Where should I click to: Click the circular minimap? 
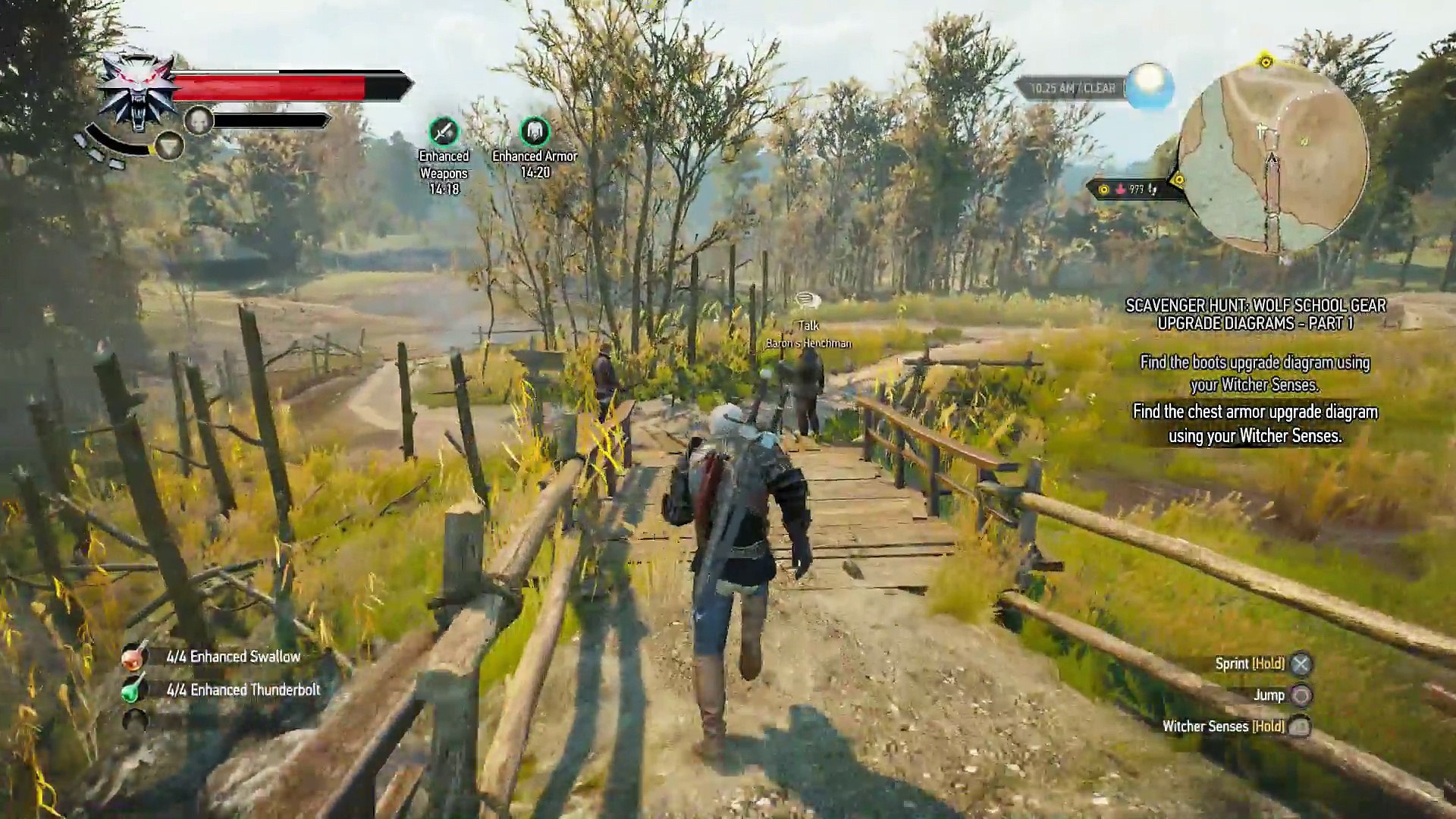(x=1273, y=158)
